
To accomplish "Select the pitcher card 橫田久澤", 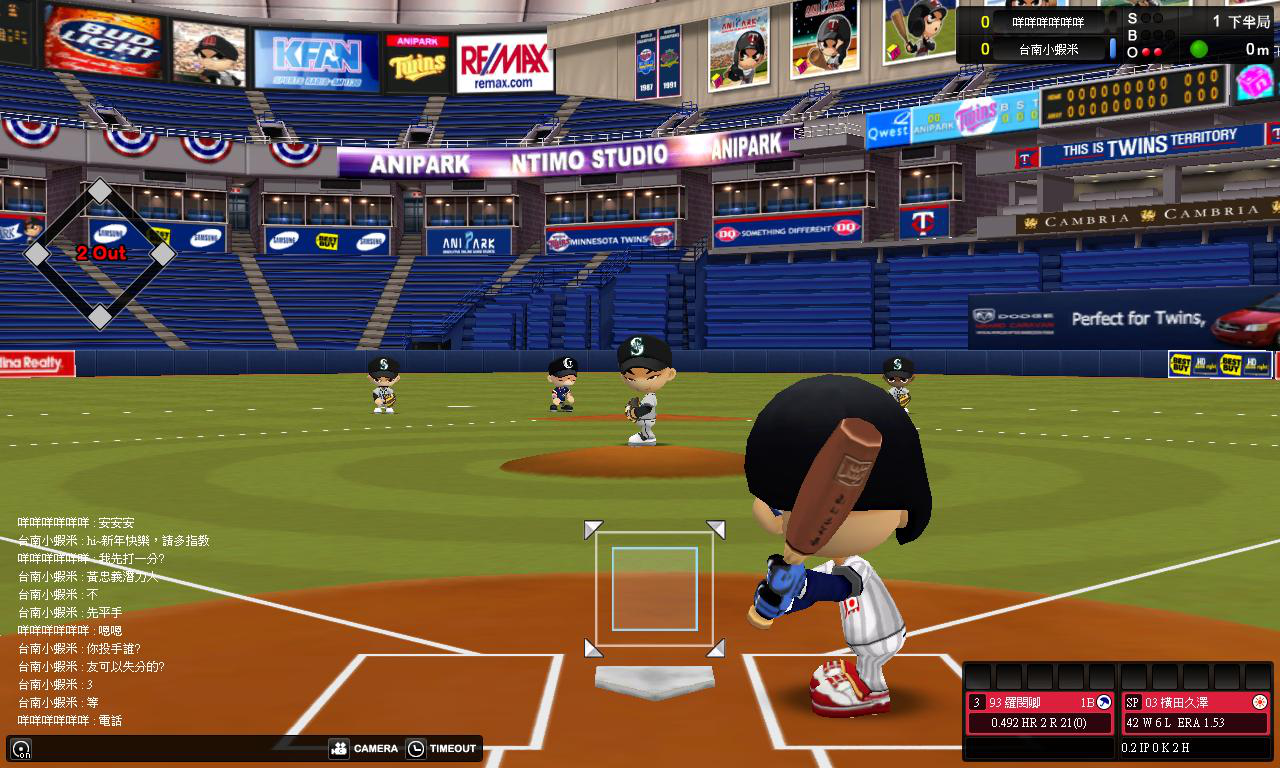I will click(1195, 712).
